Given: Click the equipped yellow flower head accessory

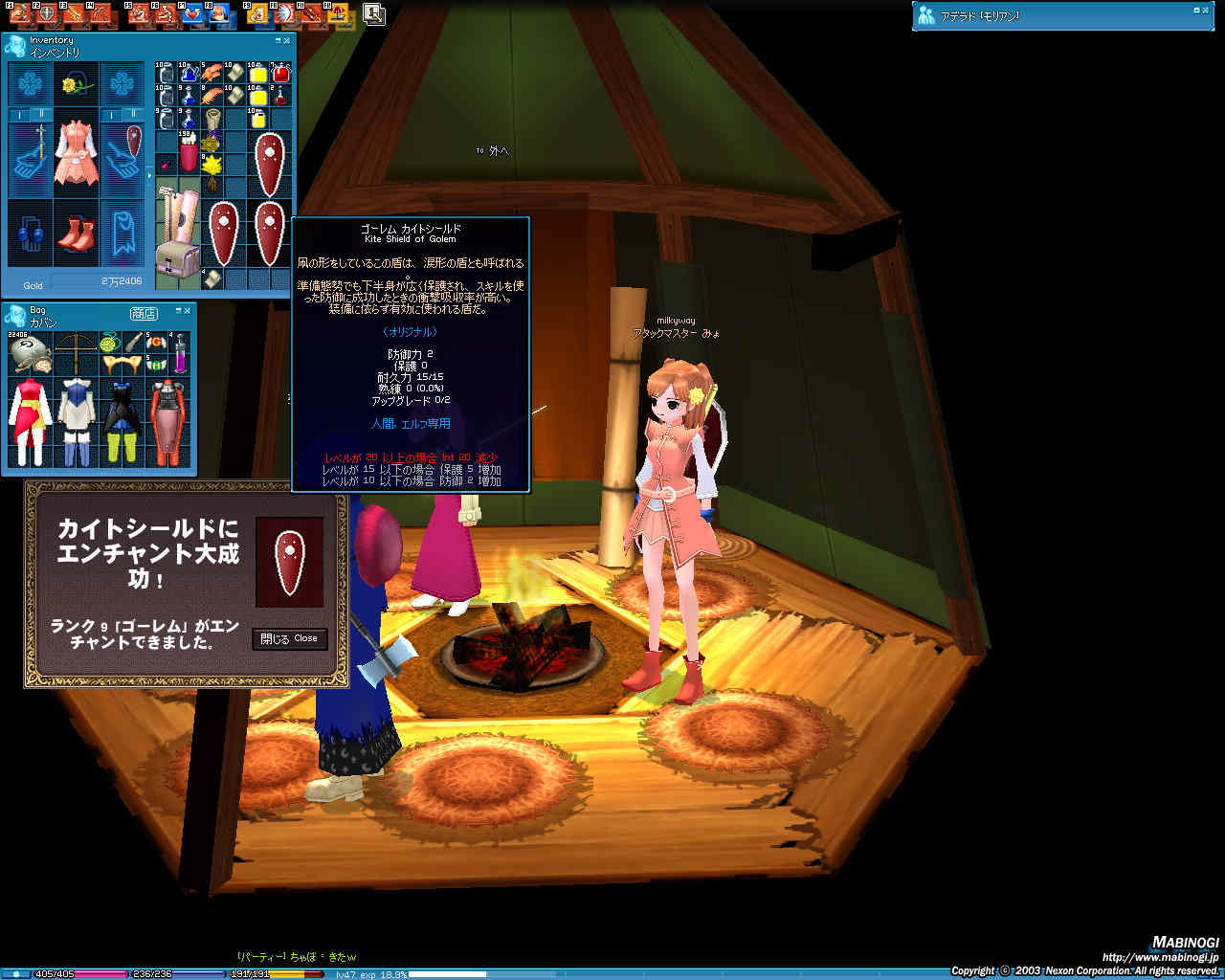Looking at the screenshot, I should (76, 85).
